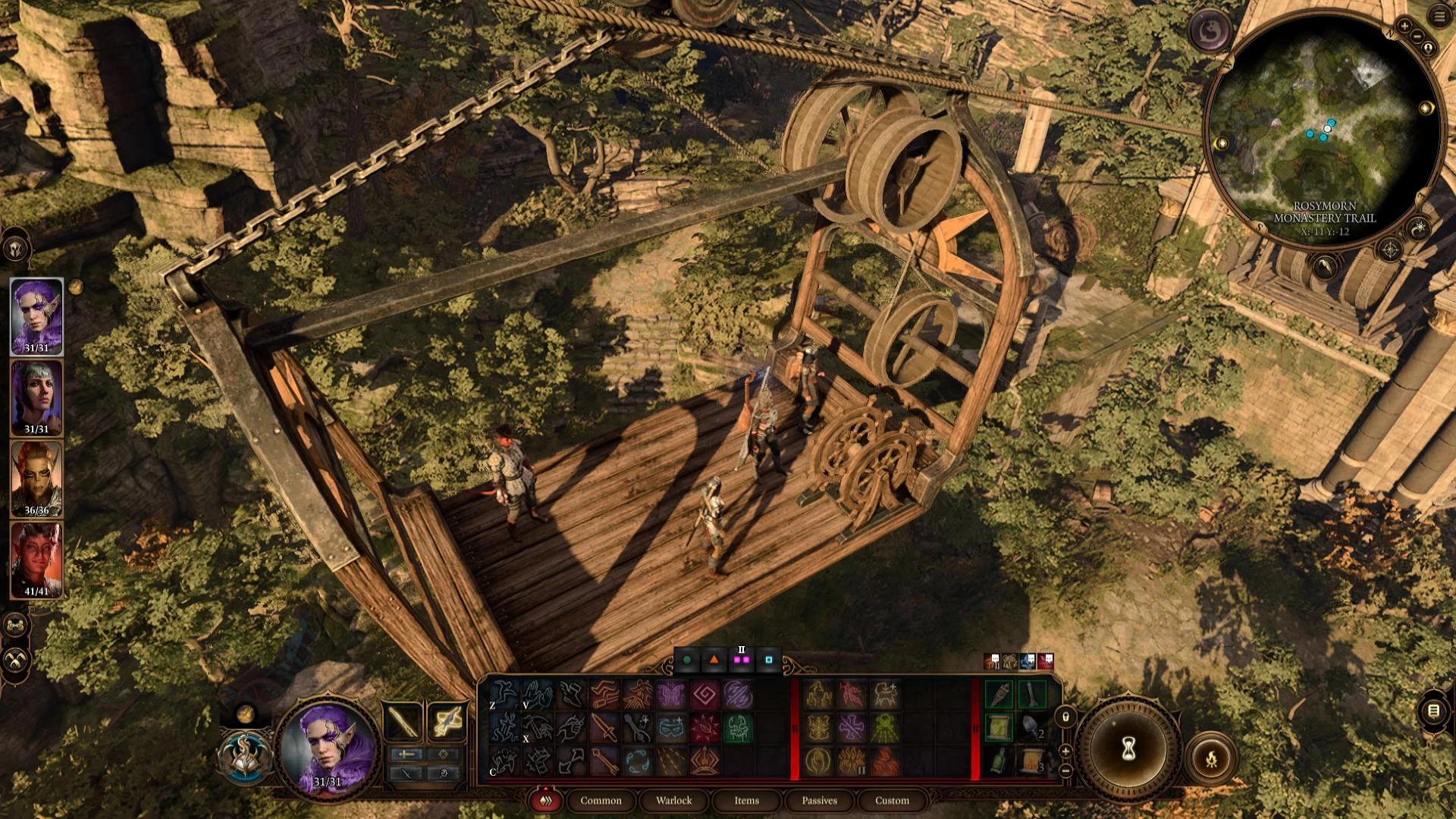
Task: Use the green torch item slot
Action: 999,695
